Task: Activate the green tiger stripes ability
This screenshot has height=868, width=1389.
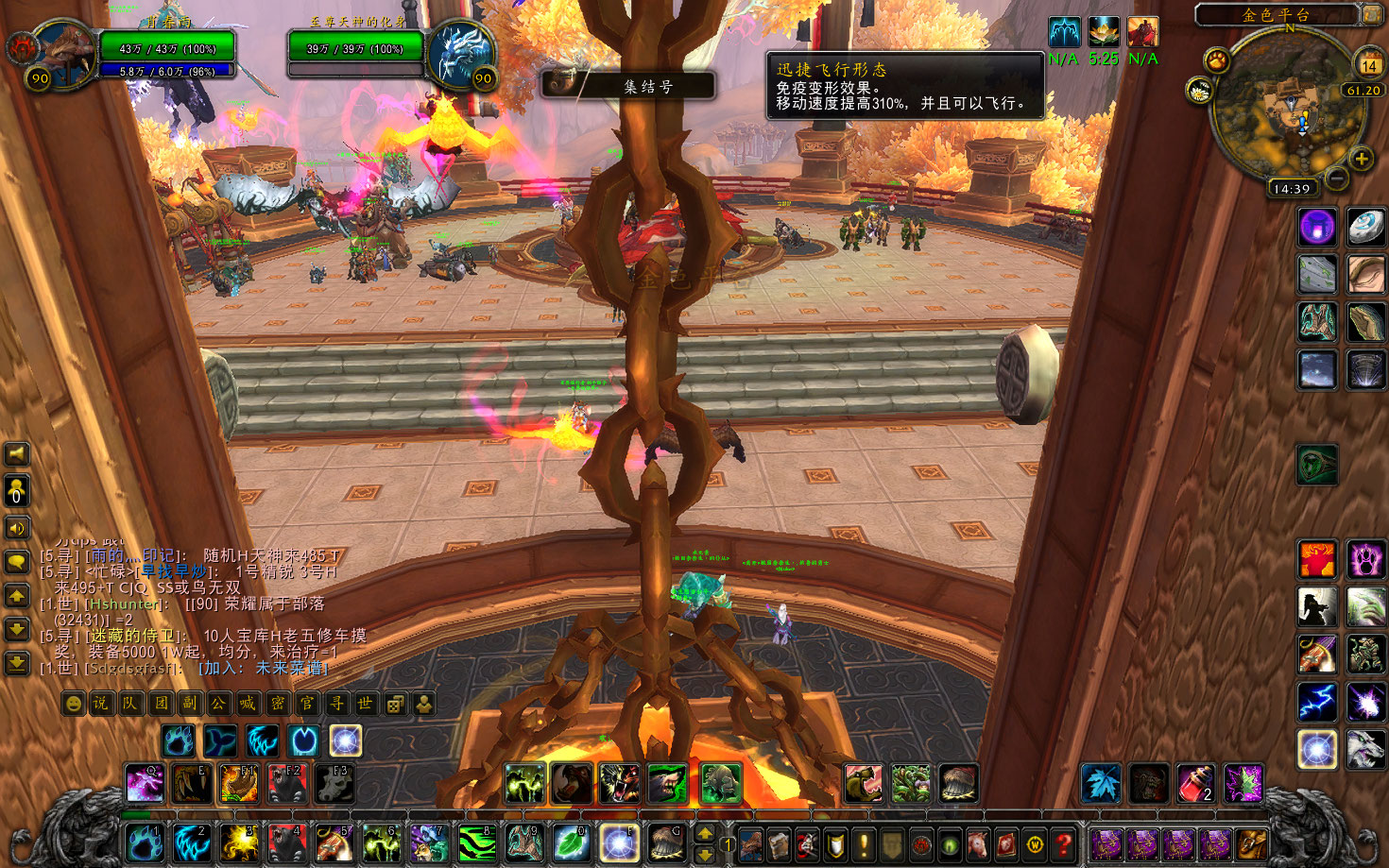Action: point(477,842)
